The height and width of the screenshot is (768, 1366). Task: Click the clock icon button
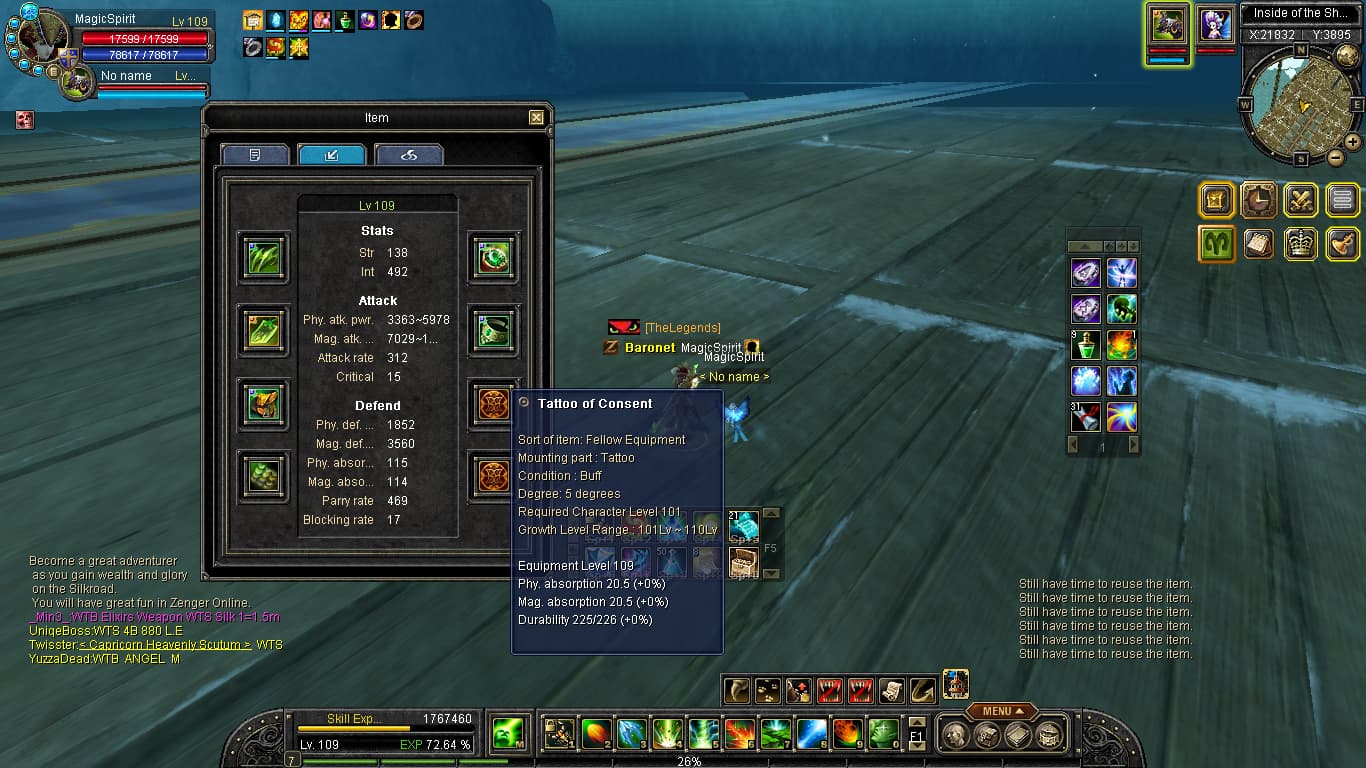click(1259, 201)
